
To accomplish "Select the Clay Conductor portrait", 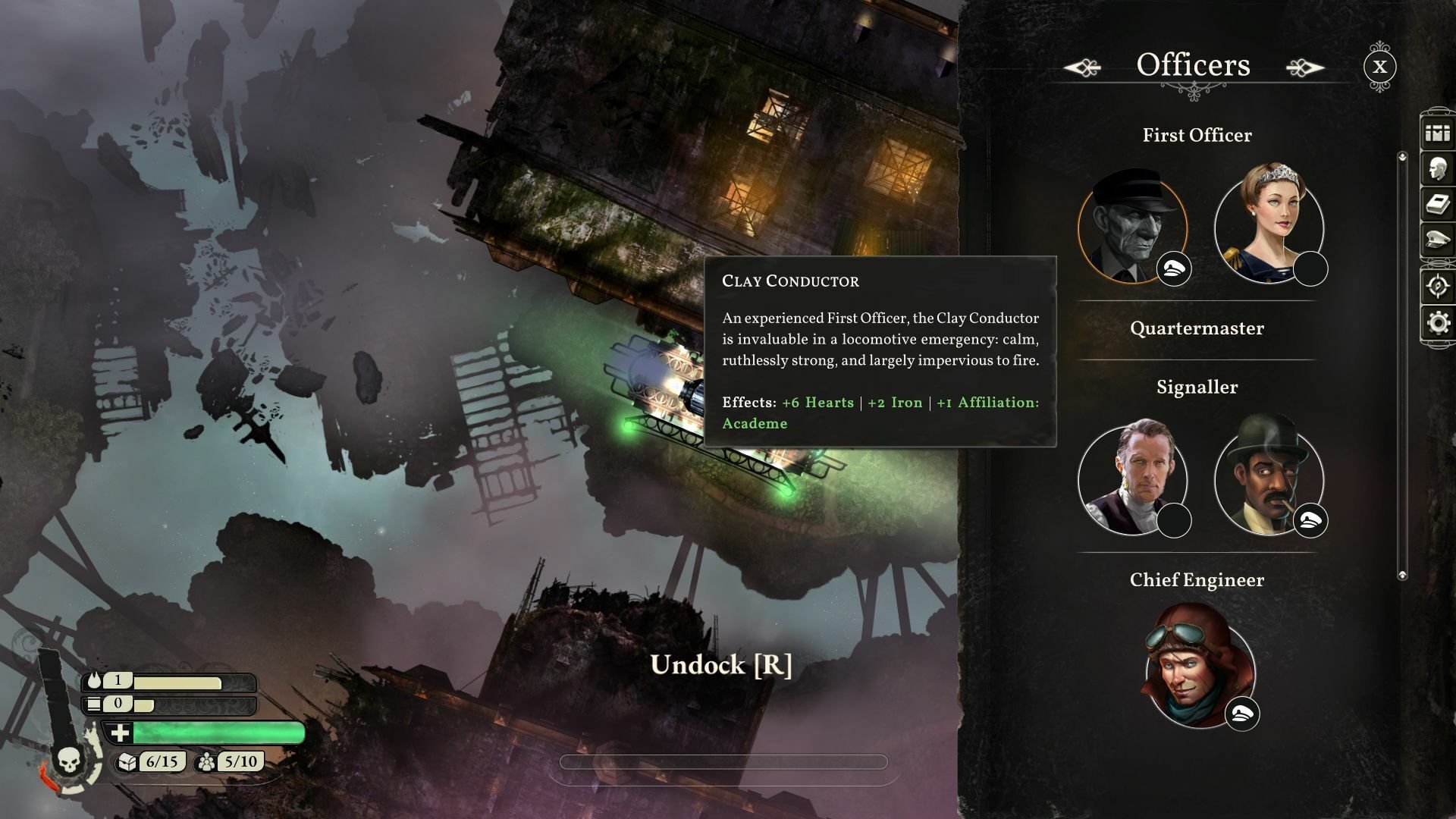I will coord(1132,225).
